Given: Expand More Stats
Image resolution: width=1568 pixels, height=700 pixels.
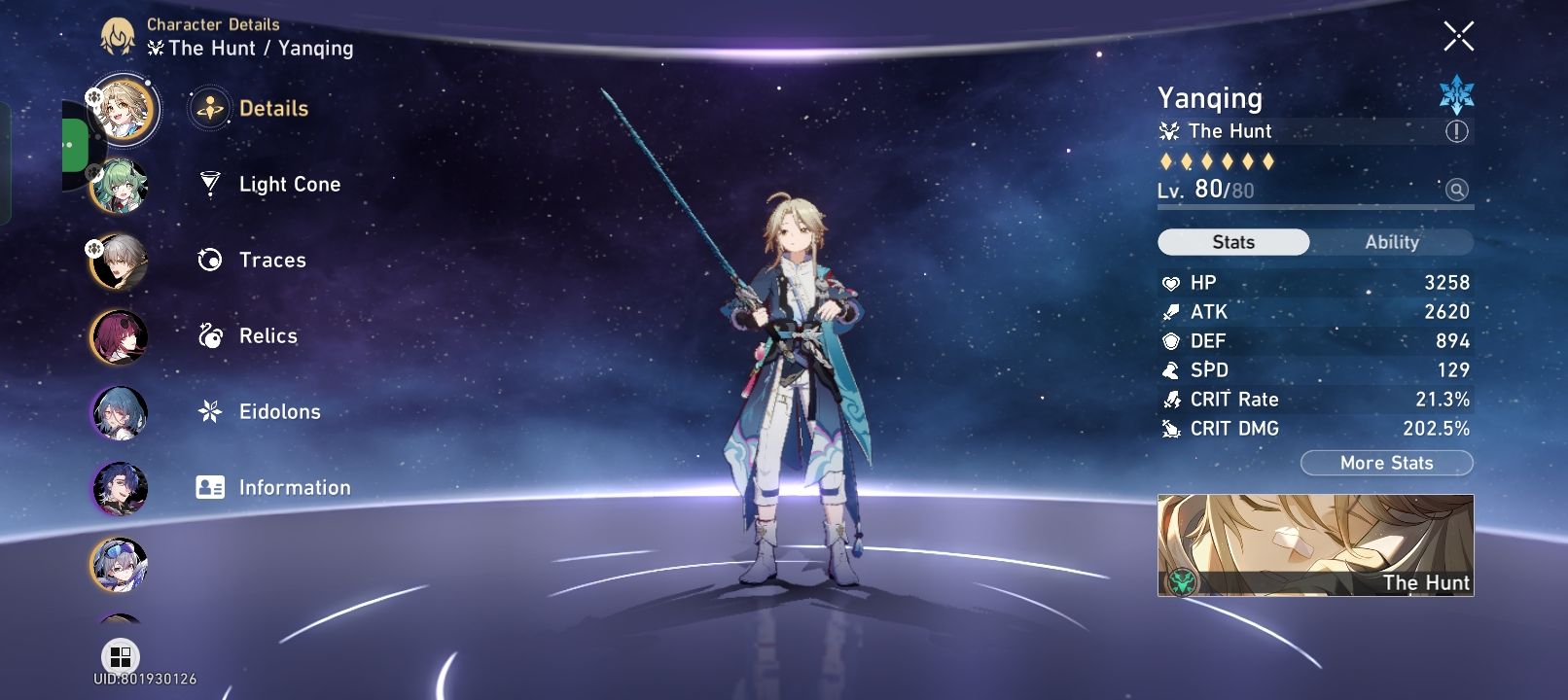Looking at the screenshot, I should click(x=1386, y=463).
